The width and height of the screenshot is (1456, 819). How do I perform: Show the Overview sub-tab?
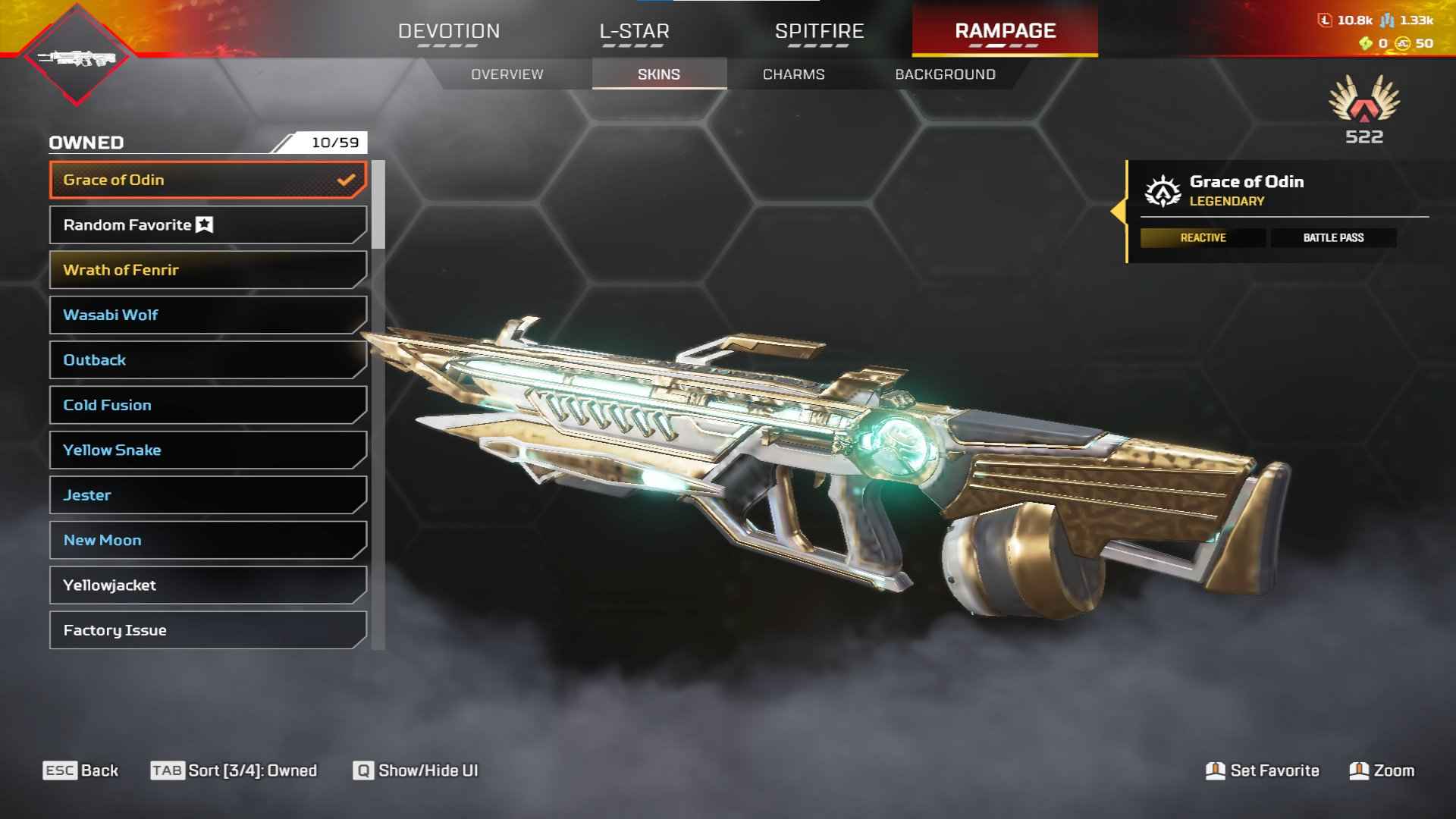pos(507,74)
